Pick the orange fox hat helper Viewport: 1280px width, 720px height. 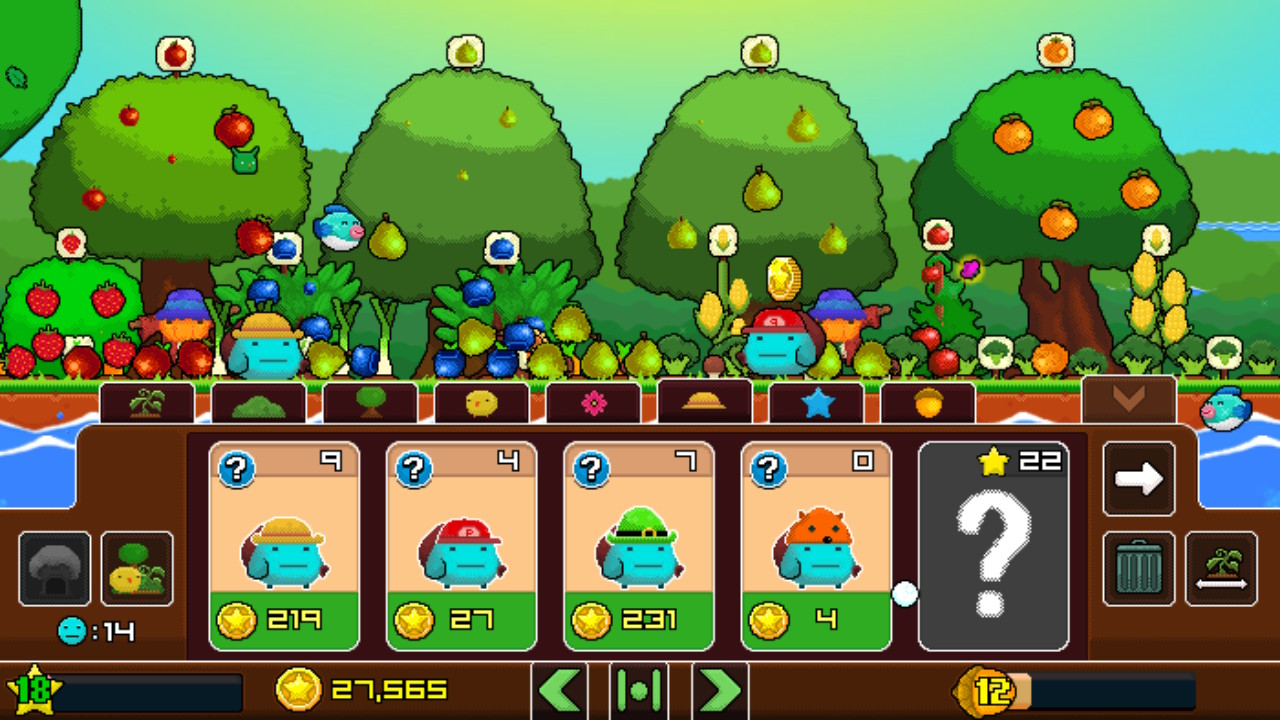click(x=816, y=546)
